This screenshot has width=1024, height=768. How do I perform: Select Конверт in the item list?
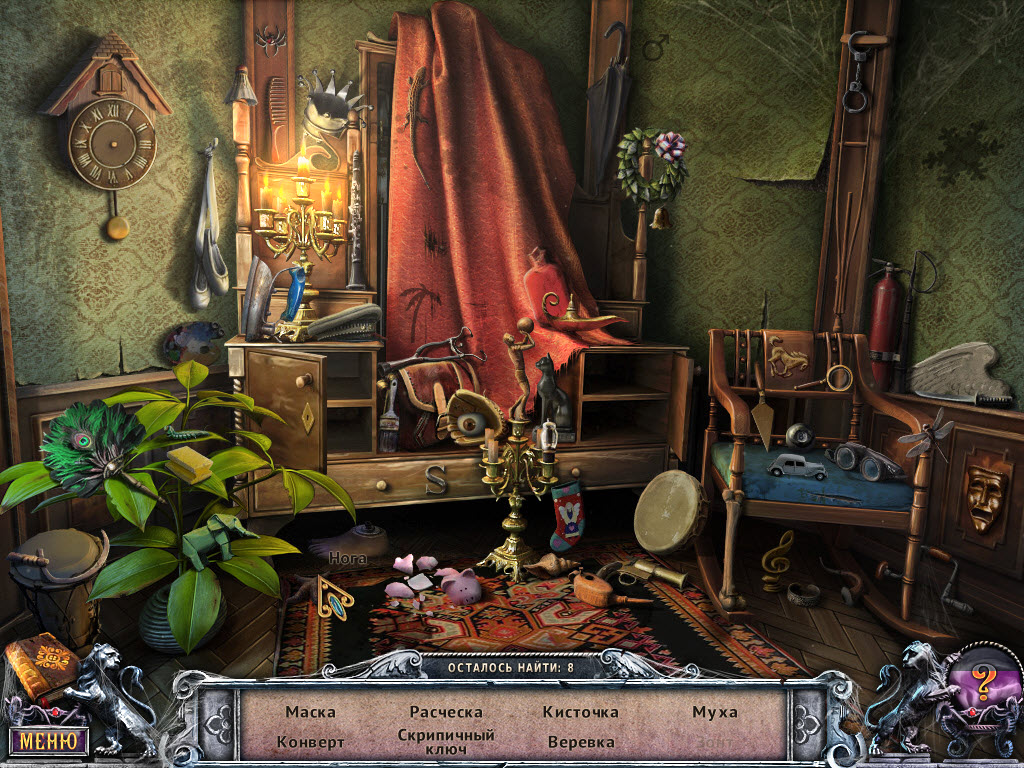click(310, 742)
